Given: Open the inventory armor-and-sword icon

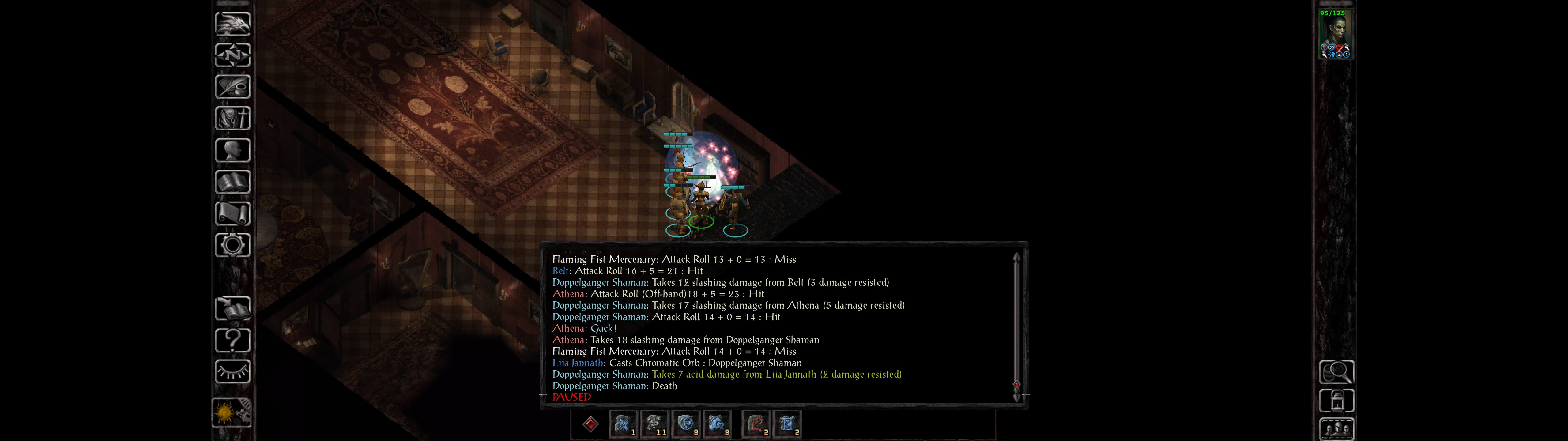Looking at the screenshot, I should pos(232,119).
